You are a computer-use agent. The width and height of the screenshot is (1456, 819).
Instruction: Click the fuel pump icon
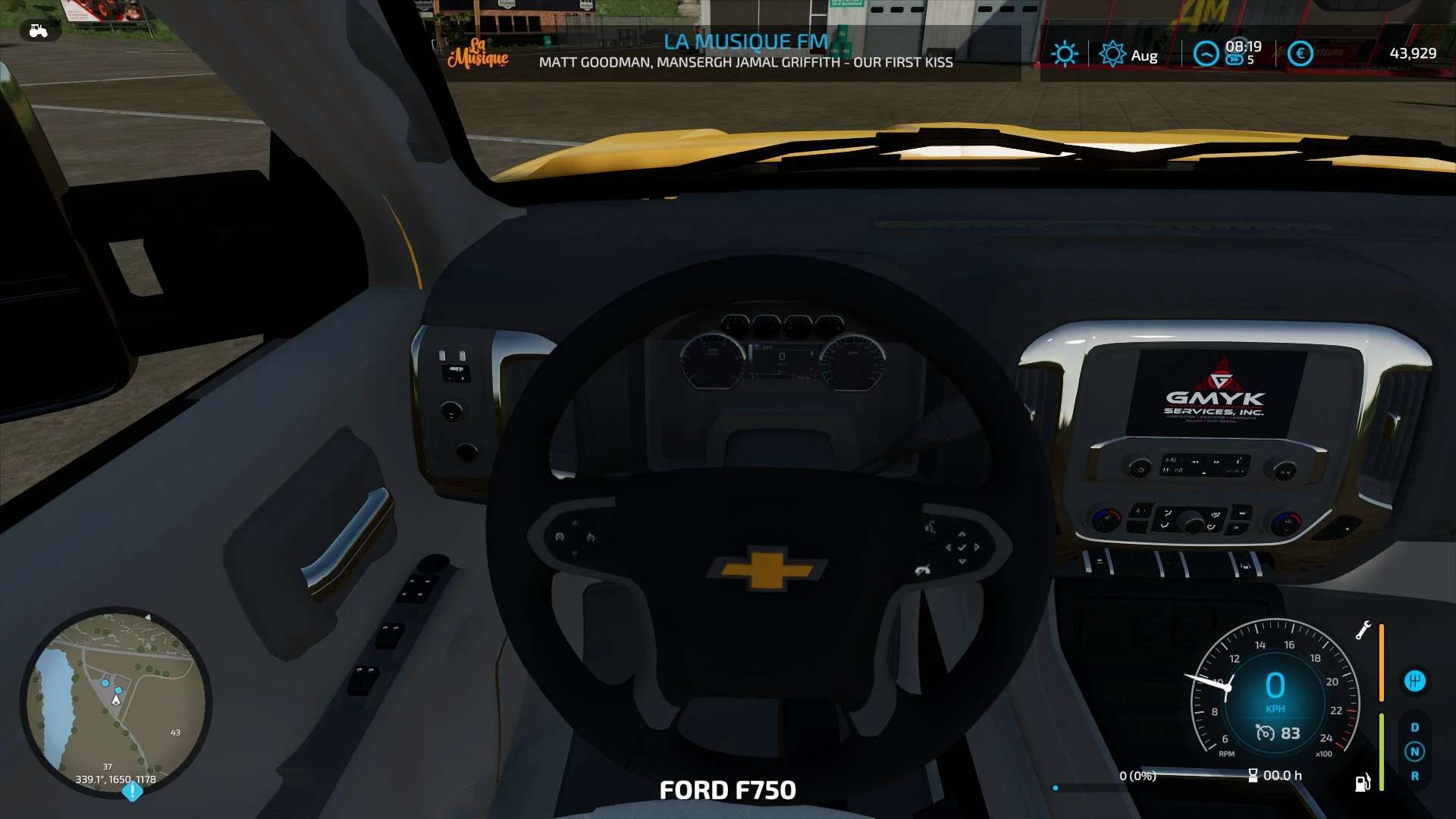pos(1363,782)
